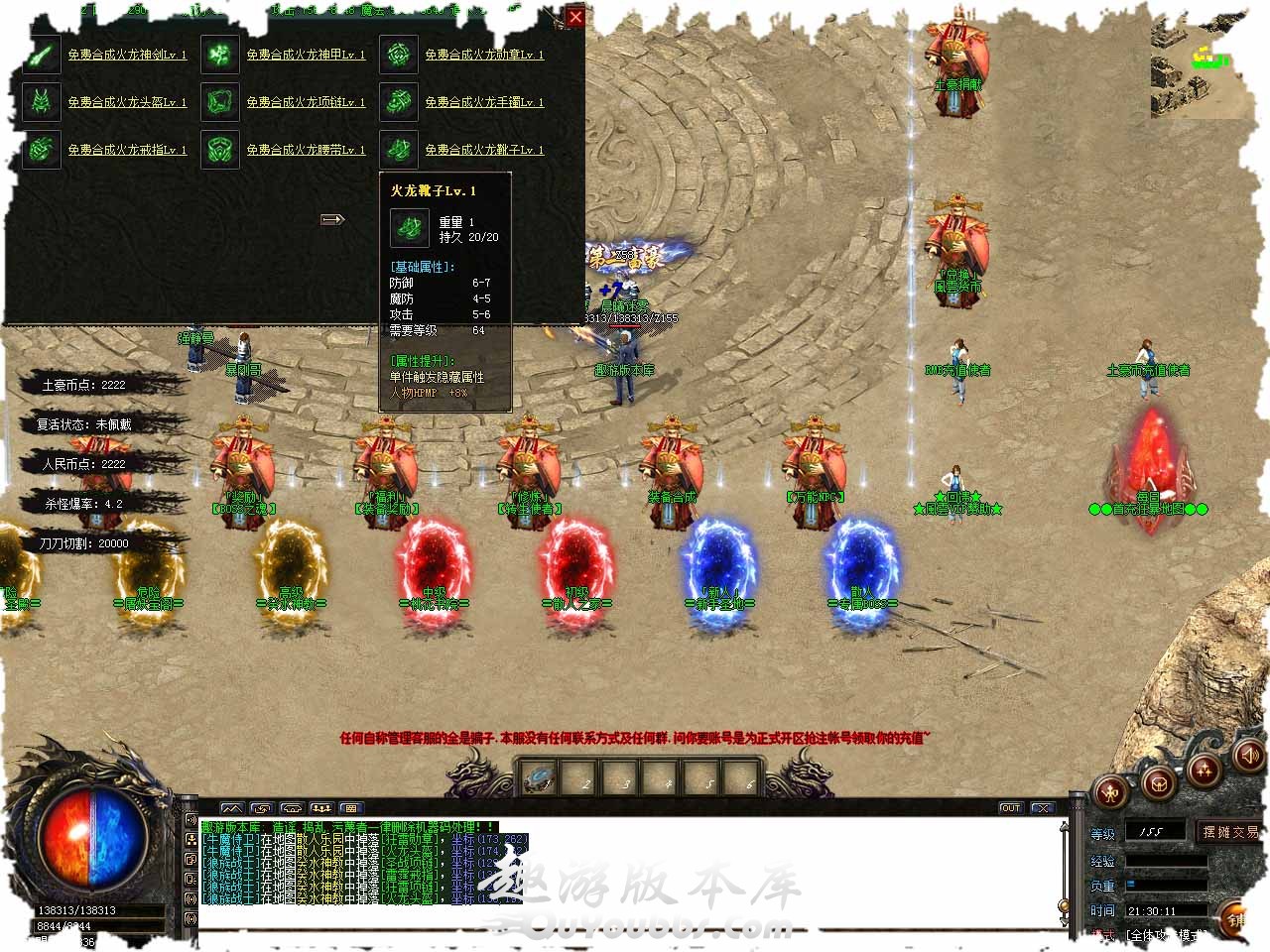Open the character figure round button
1270x952 pixels.
[1110, 791]
